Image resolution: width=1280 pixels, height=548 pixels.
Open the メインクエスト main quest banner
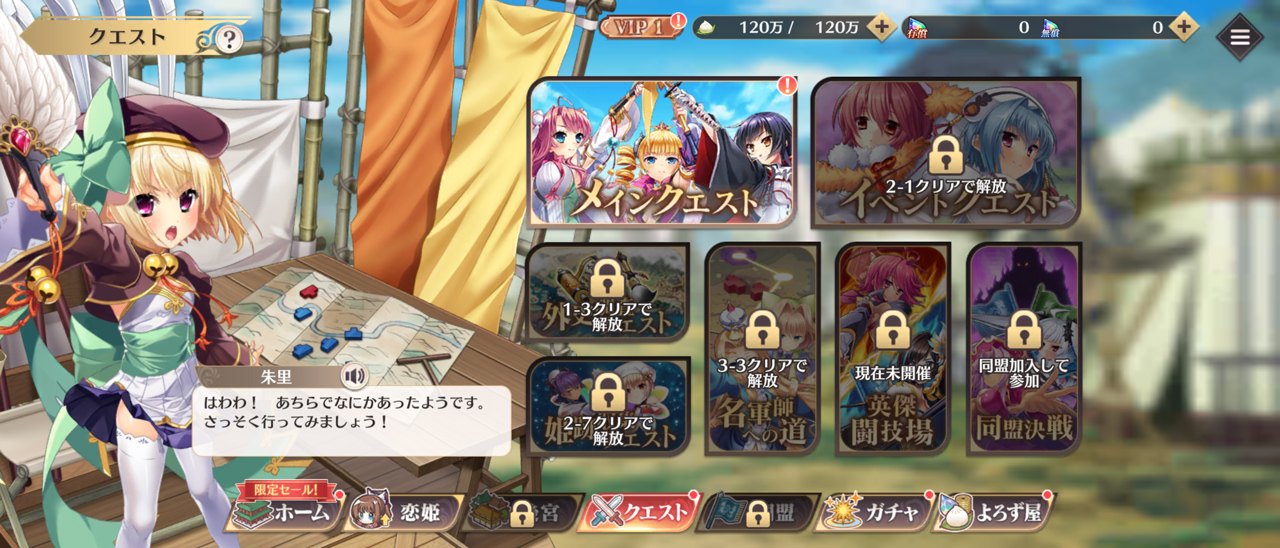(x=662, y=153)
